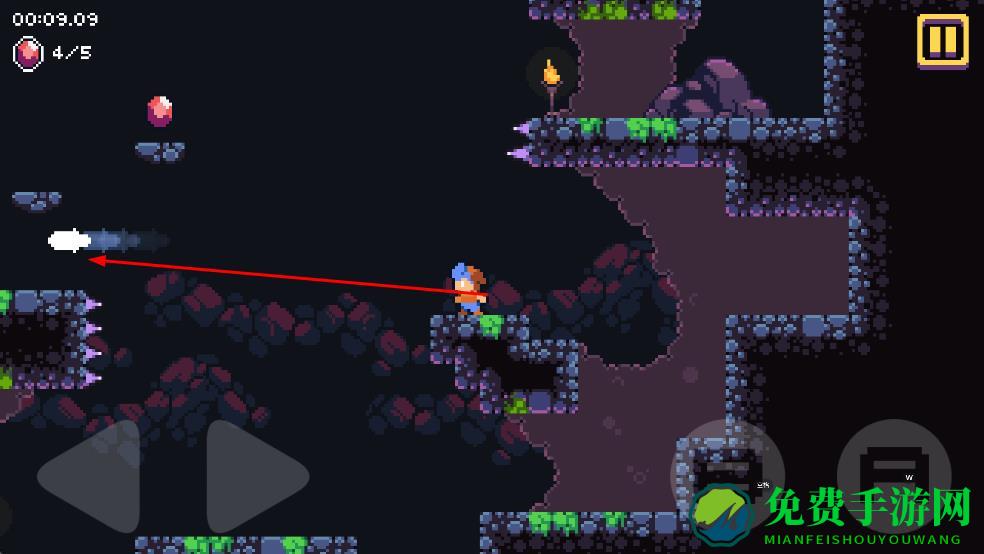Pause the game with the yellow pause button
The height and width of the screenshot is (554, 984).
[x=942, y=41]
